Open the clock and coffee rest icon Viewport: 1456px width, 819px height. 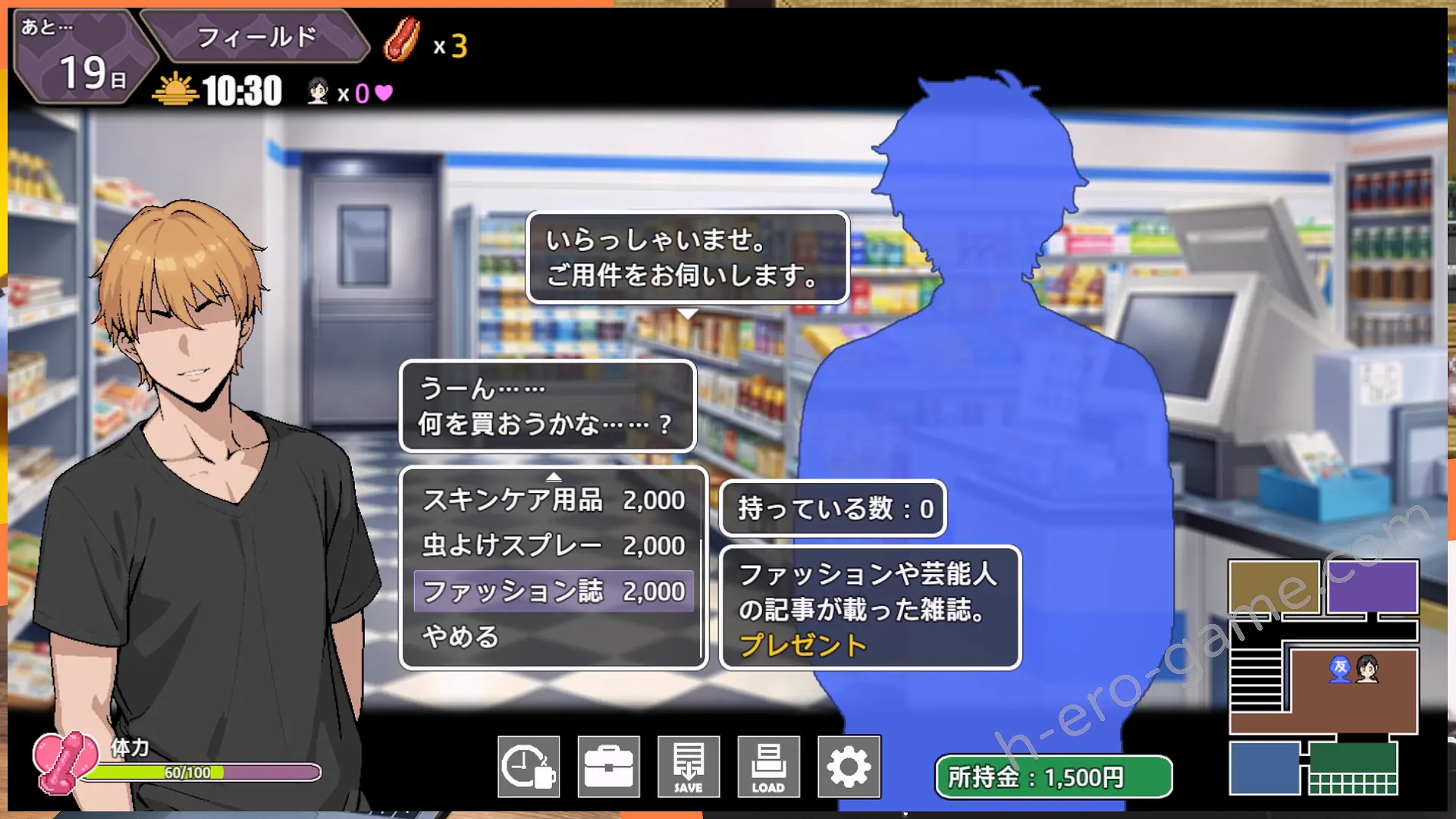click(529, 767)
